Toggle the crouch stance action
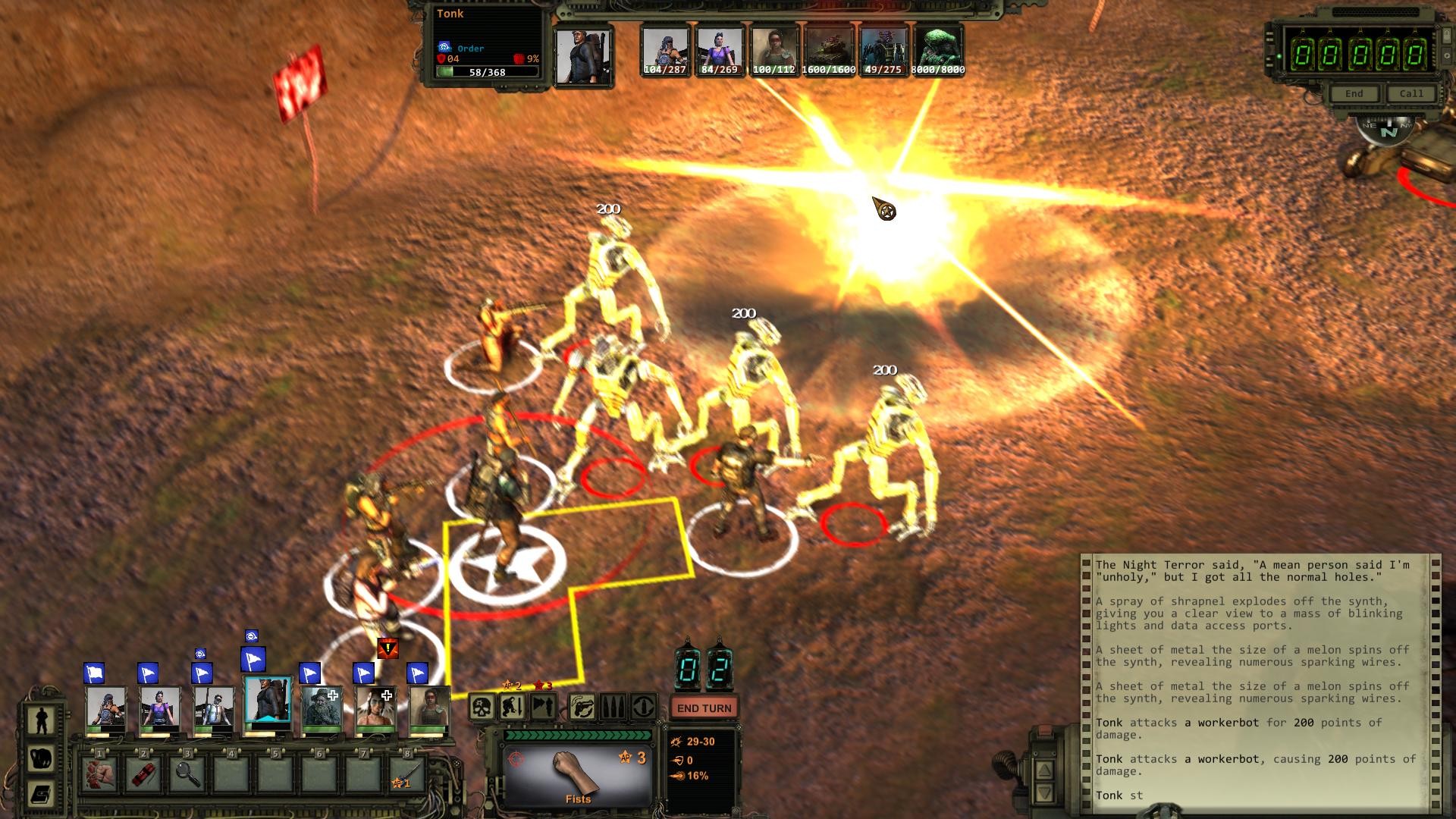The width and height of the screenshot is (1456, 819). 512,707
